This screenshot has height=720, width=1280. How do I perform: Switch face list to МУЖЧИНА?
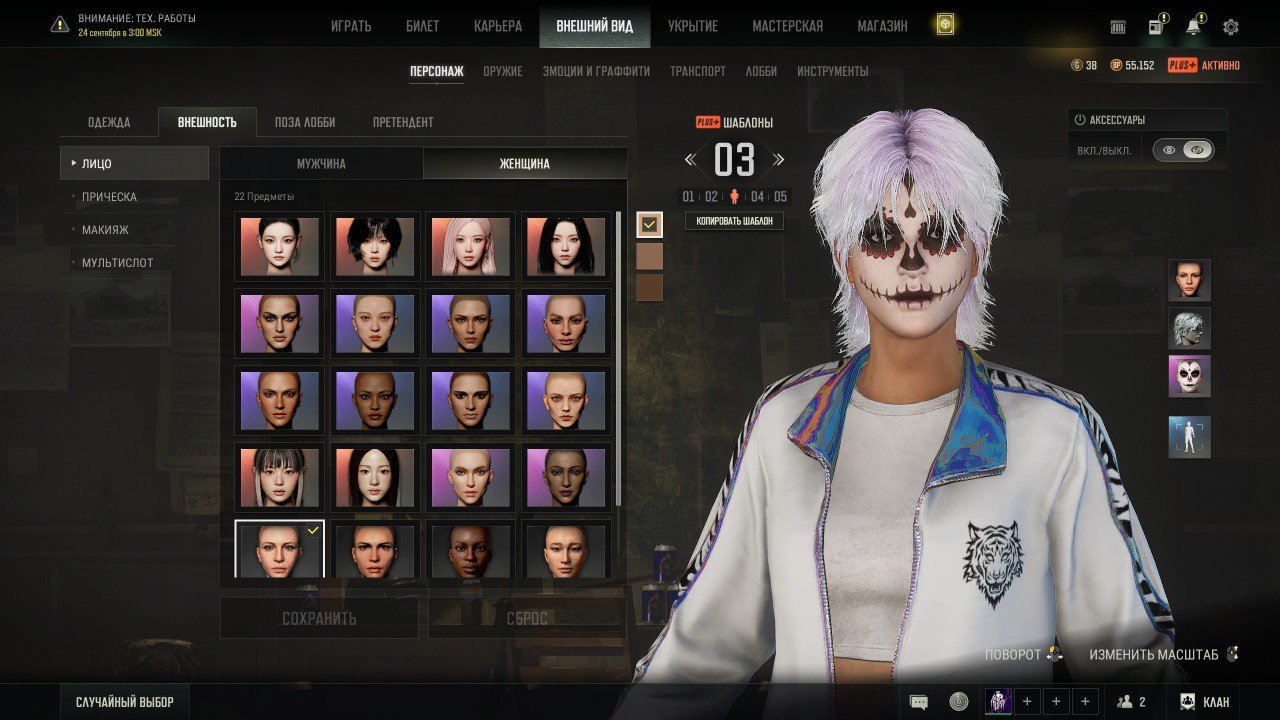pyautogui.click(x=321, y=164)
